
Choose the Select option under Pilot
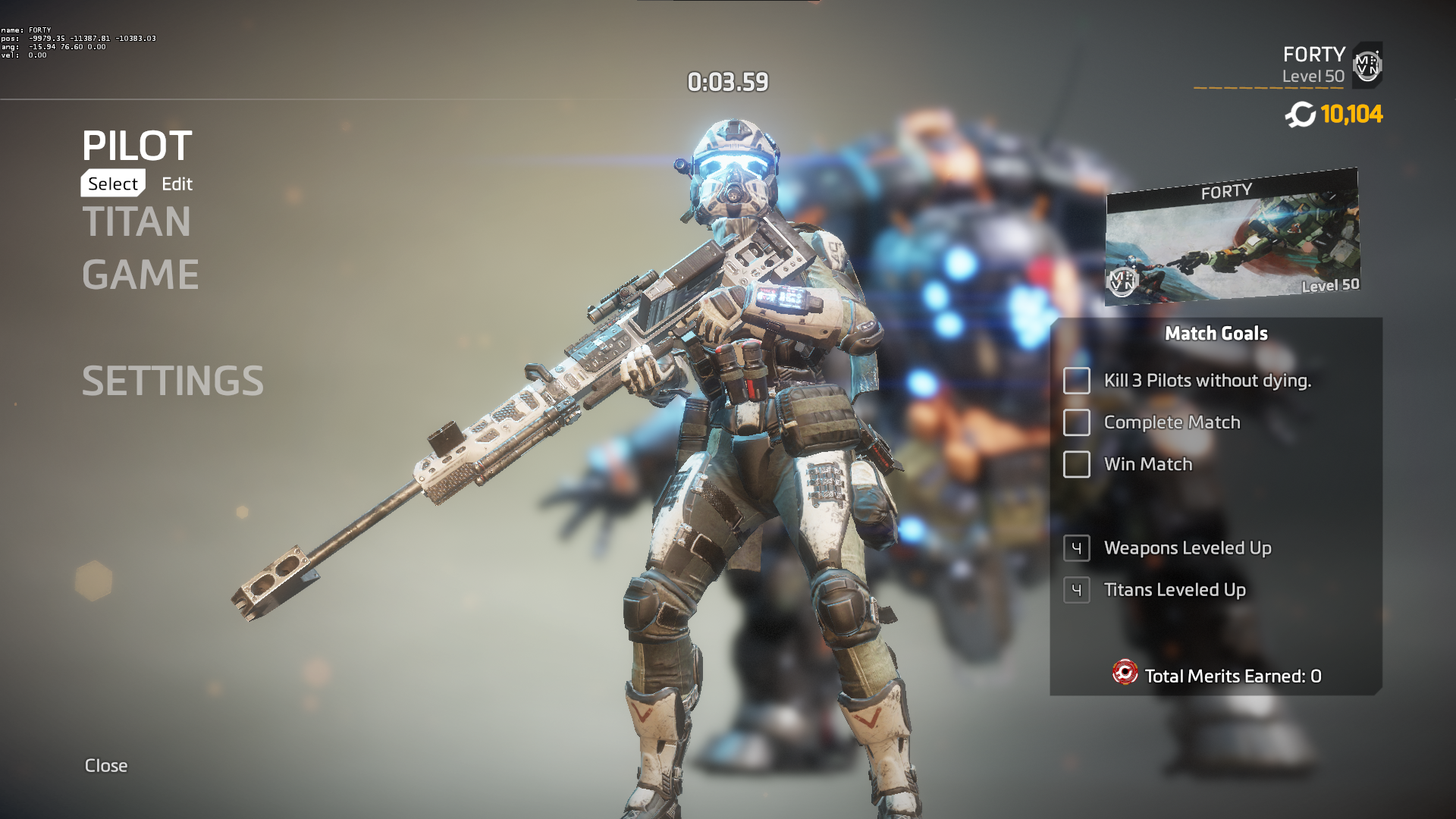113,184
